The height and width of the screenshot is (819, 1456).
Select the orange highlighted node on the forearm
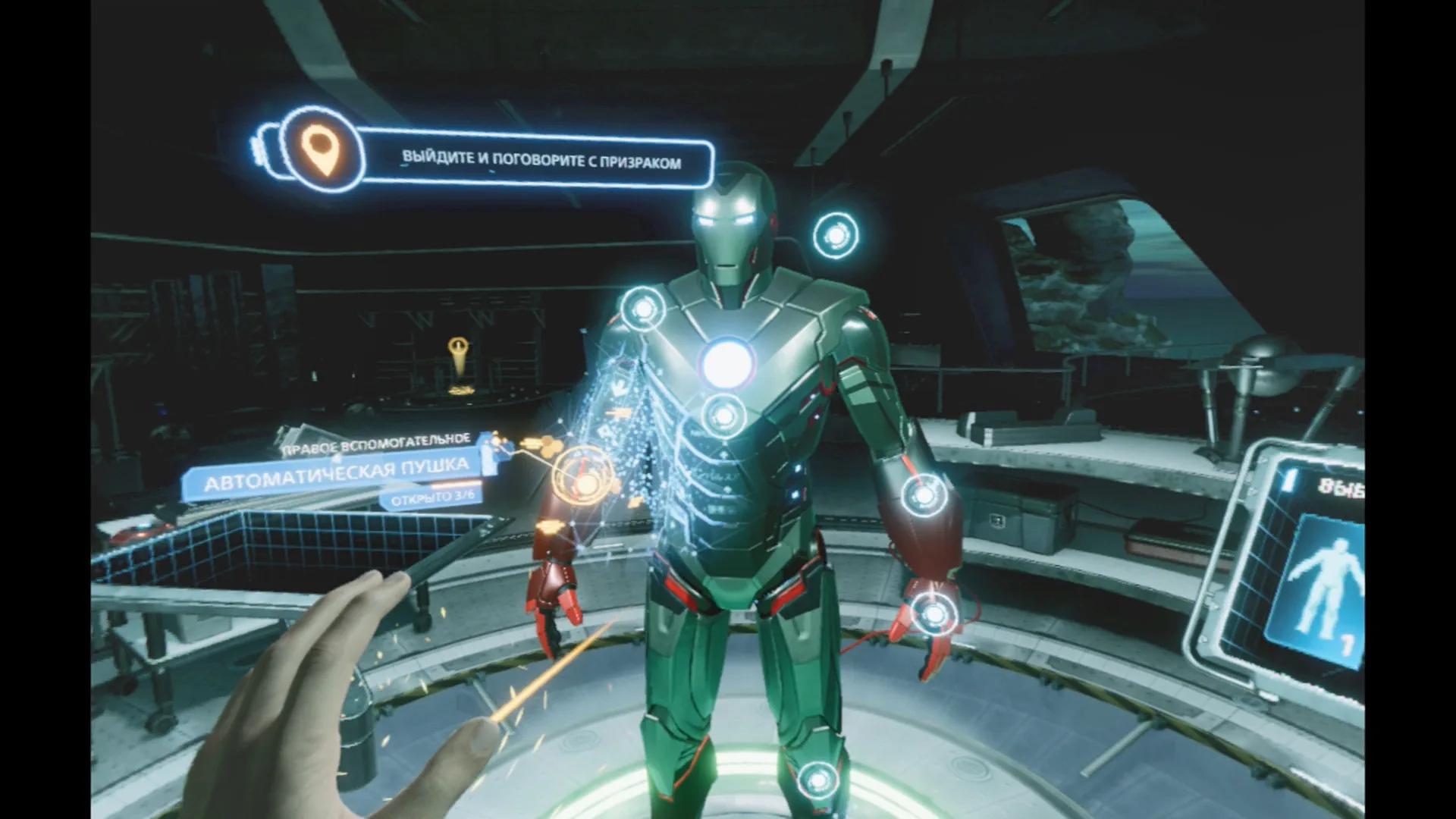585,479
